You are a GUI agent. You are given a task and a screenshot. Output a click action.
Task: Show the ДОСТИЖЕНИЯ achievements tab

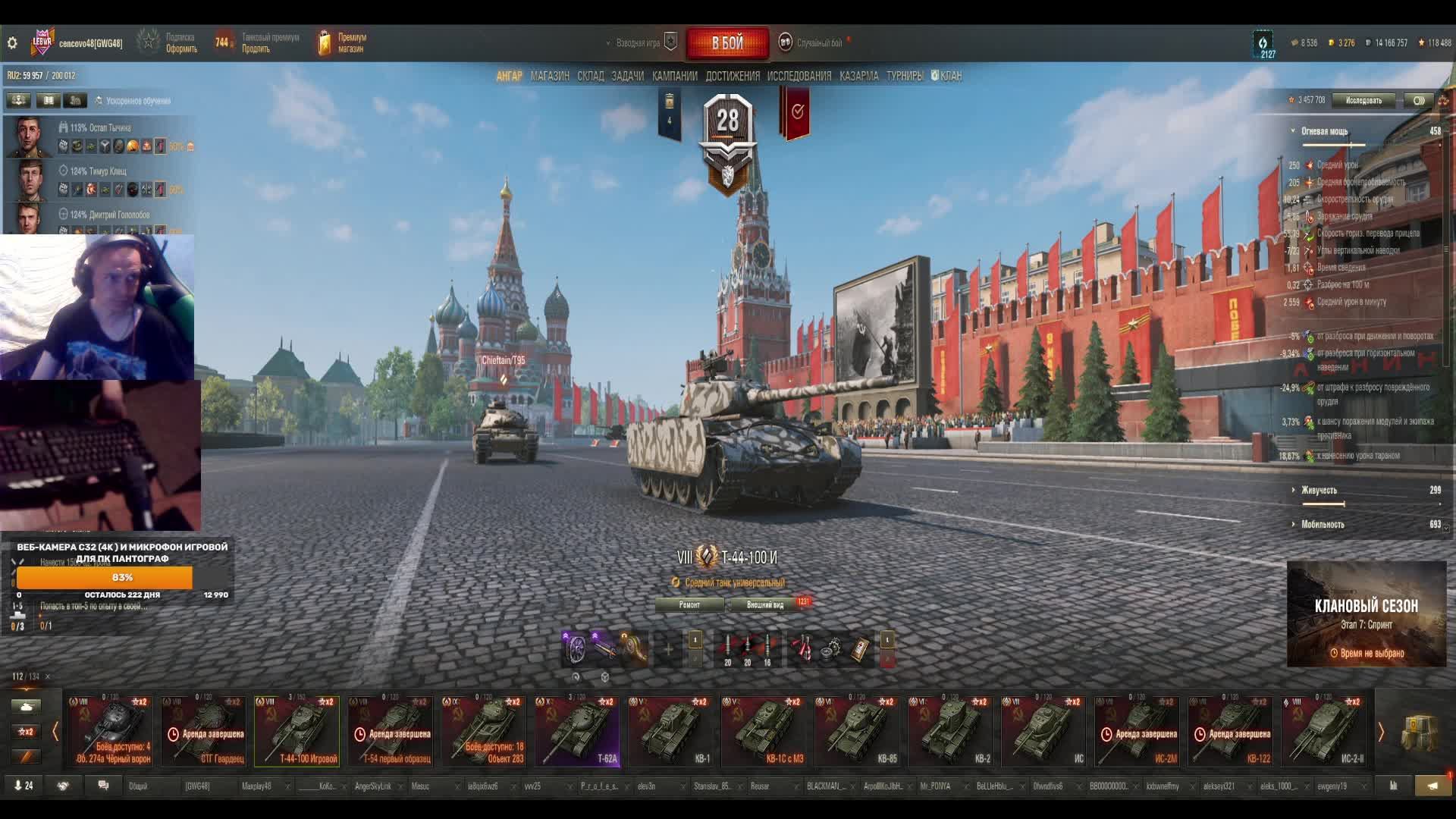[x=732, y=76]
